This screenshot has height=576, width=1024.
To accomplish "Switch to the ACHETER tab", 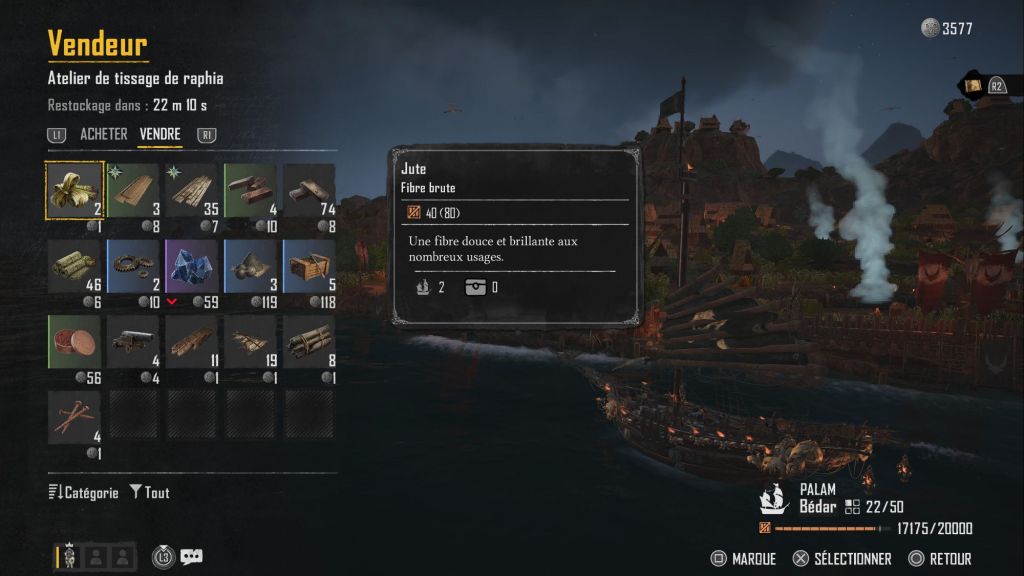I will (103, 134).
